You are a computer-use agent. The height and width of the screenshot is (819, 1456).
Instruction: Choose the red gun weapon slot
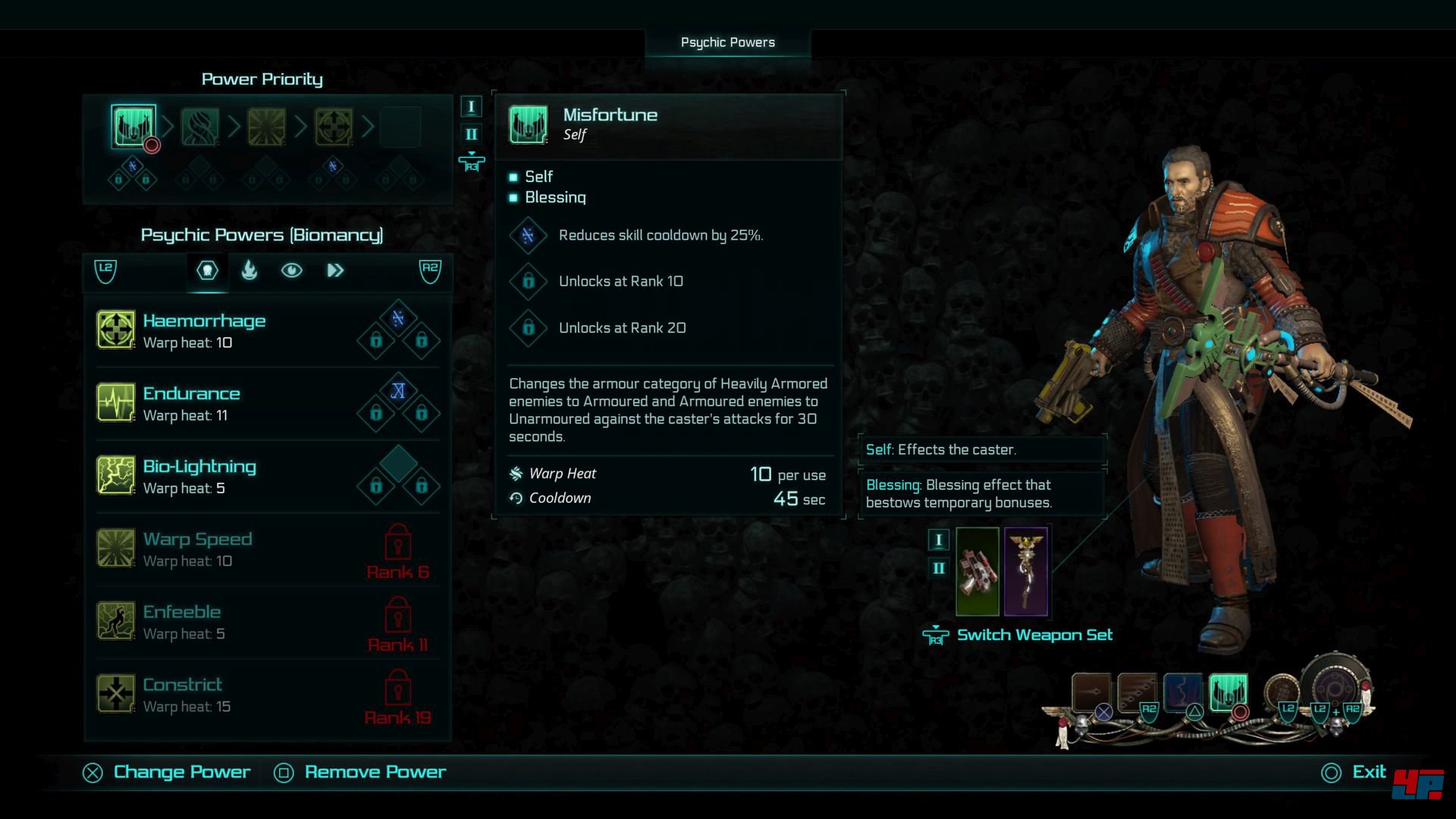coord(977,572)
